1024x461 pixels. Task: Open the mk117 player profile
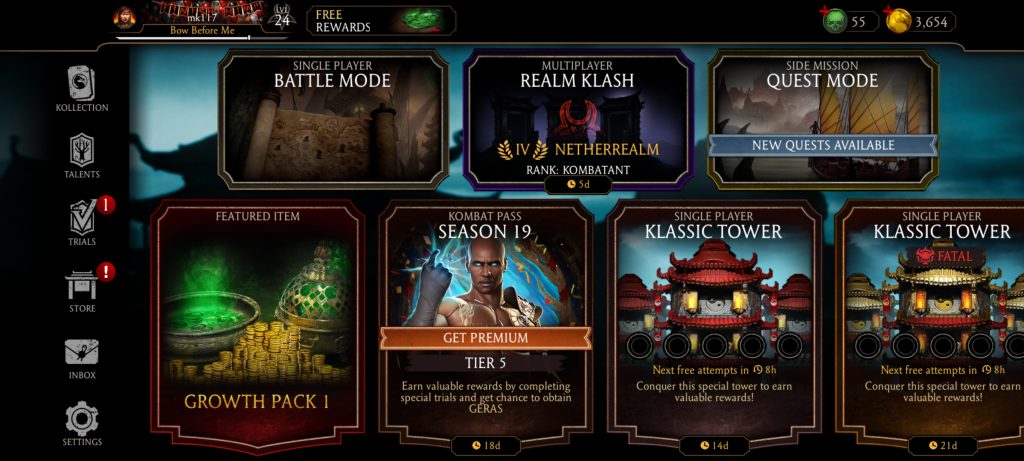[187, 20]
